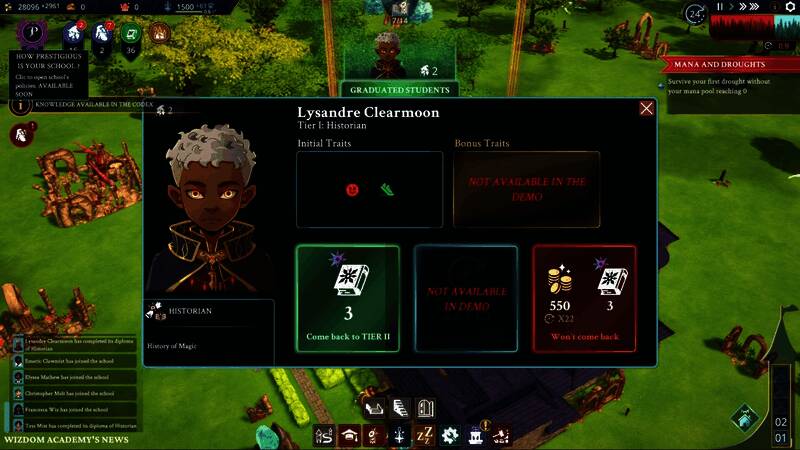Open the fountain toolbar button with alert
The image size is (800, 450).
(475, 436)
